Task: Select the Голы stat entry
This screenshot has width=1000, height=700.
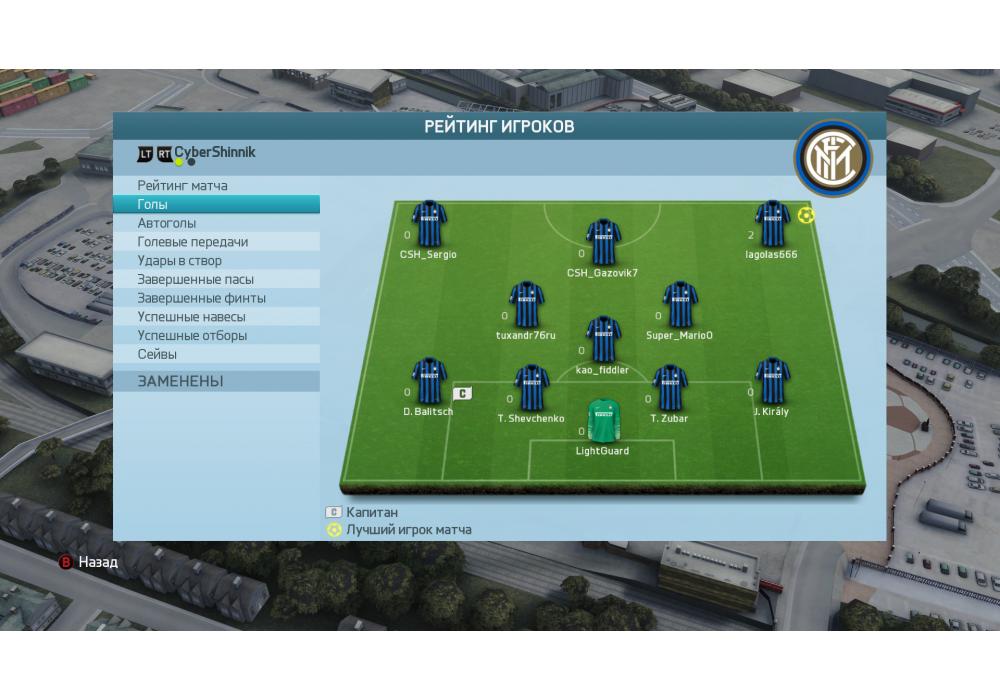Action: pyautogui.click(x=153, y=204)
